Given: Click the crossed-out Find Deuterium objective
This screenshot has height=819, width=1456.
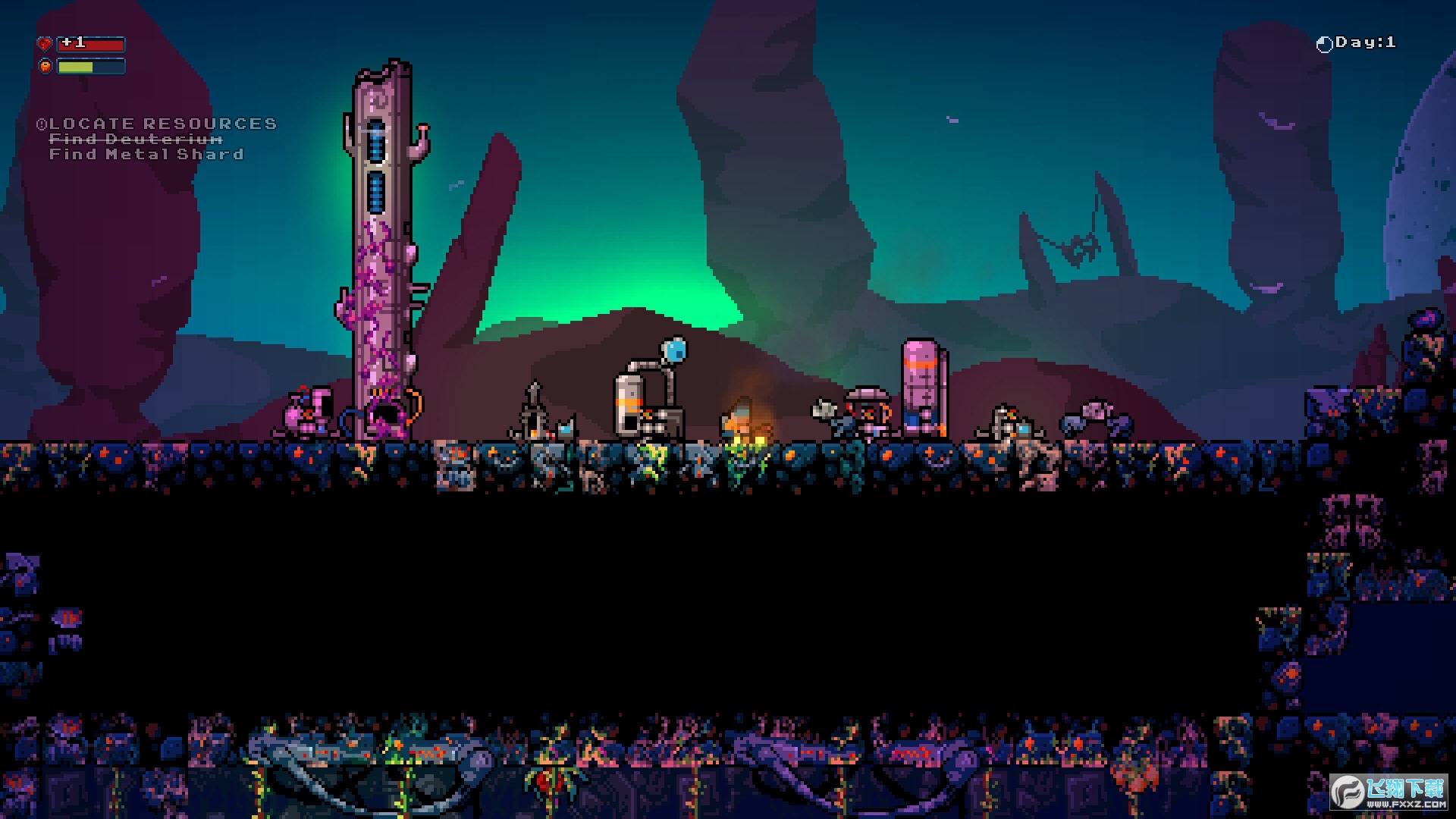Looking at the screenshot, I should click(136, 140).
